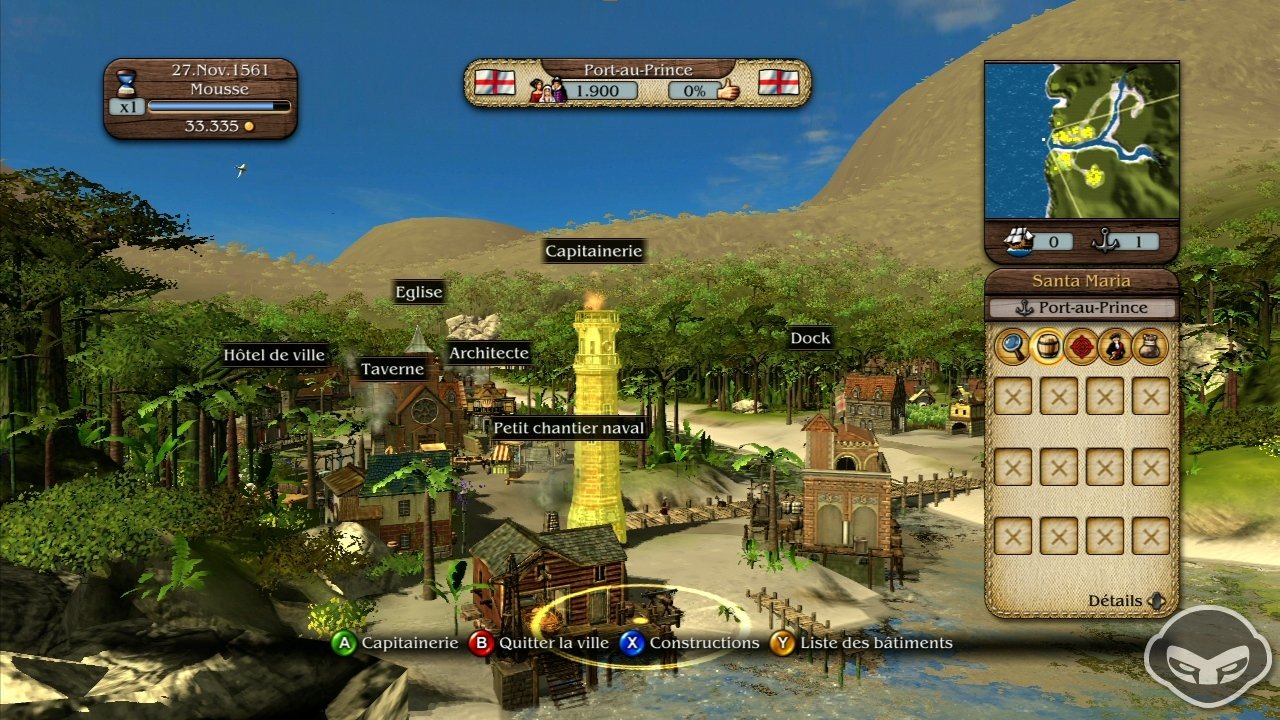This screenshot has width=1280, height=720.
Task: Open the magnifying glass tab
Action: [x=1012, y=346]
